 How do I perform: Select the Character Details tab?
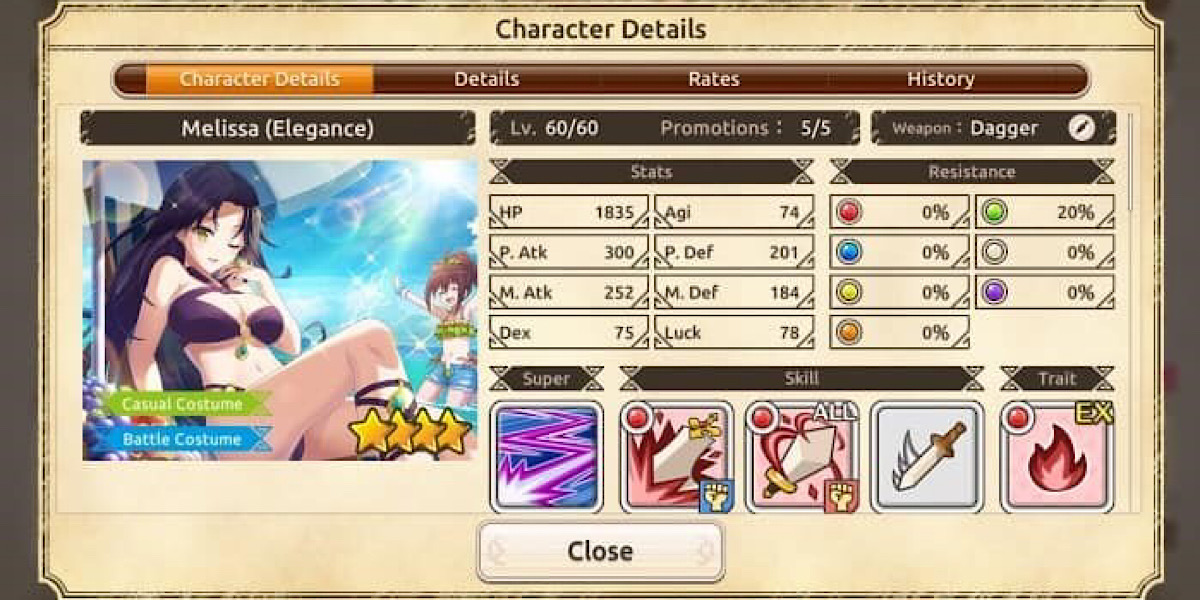(x=260, y=79)
